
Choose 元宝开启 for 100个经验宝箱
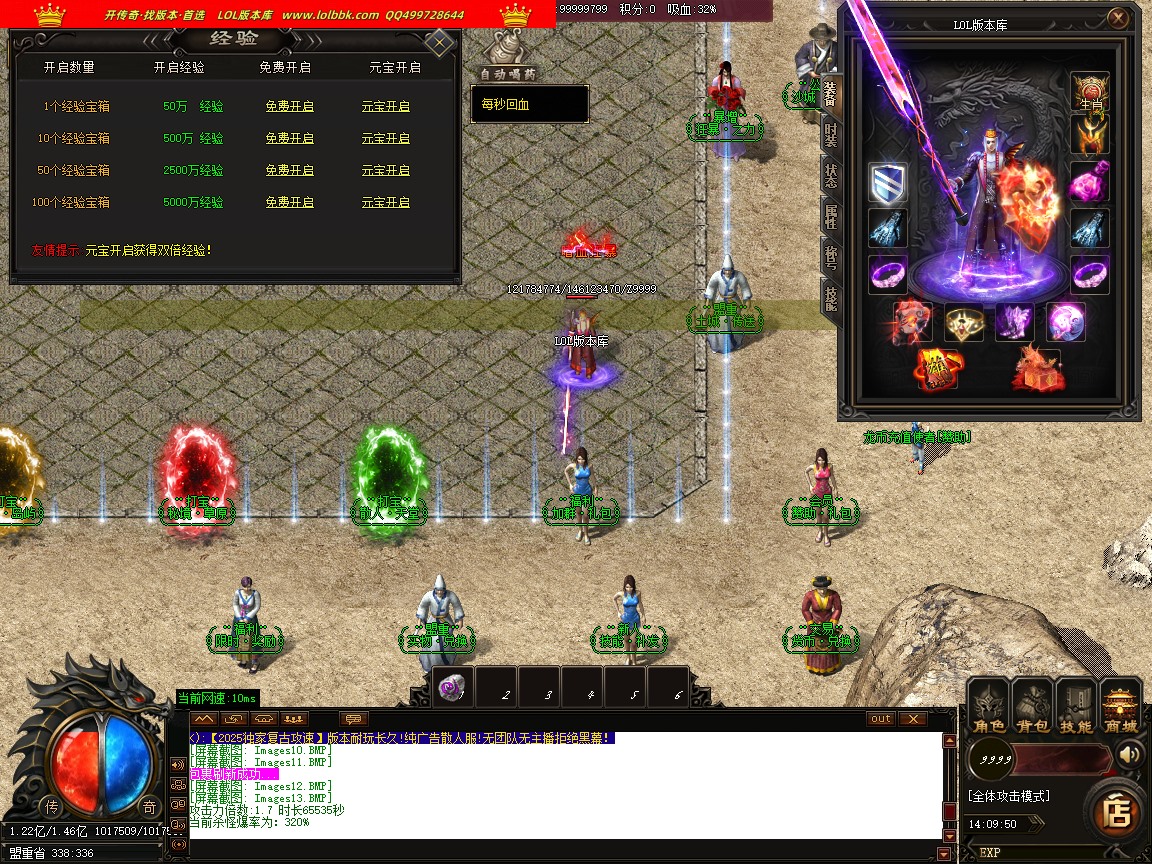[x=385, y=202]
